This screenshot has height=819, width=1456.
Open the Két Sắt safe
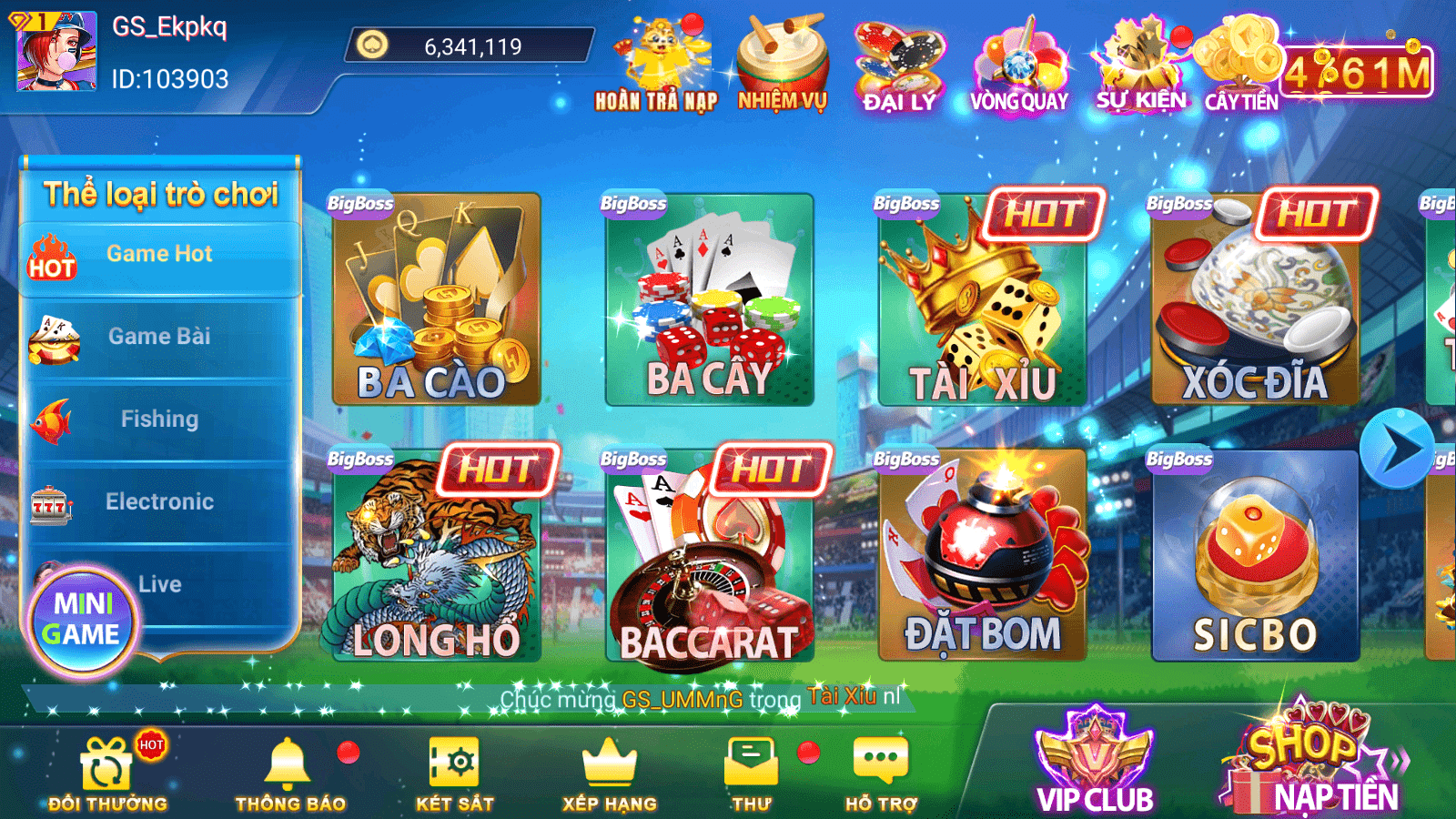point(454,773)
